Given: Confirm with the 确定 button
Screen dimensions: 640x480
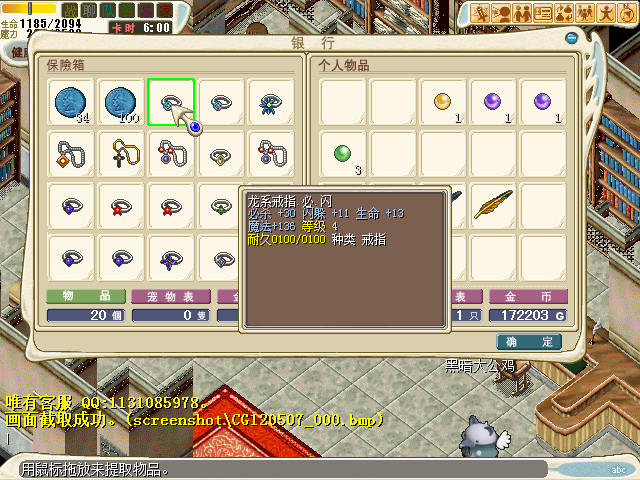Looking at the screenshot, I should click(x=527, y=341).
